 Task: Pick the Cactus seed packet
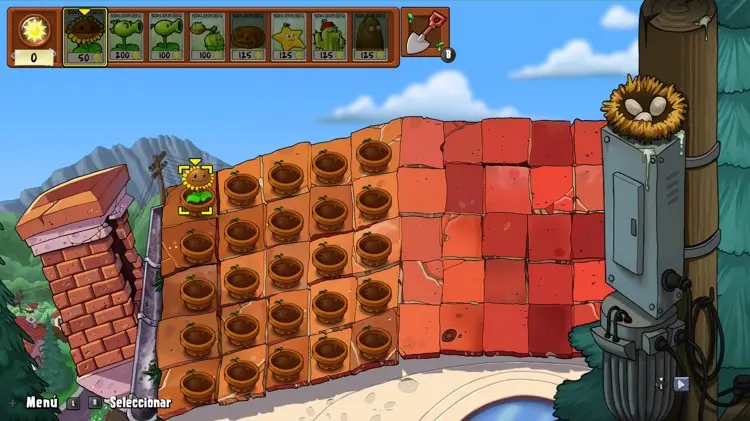click(x=330, y=37)
